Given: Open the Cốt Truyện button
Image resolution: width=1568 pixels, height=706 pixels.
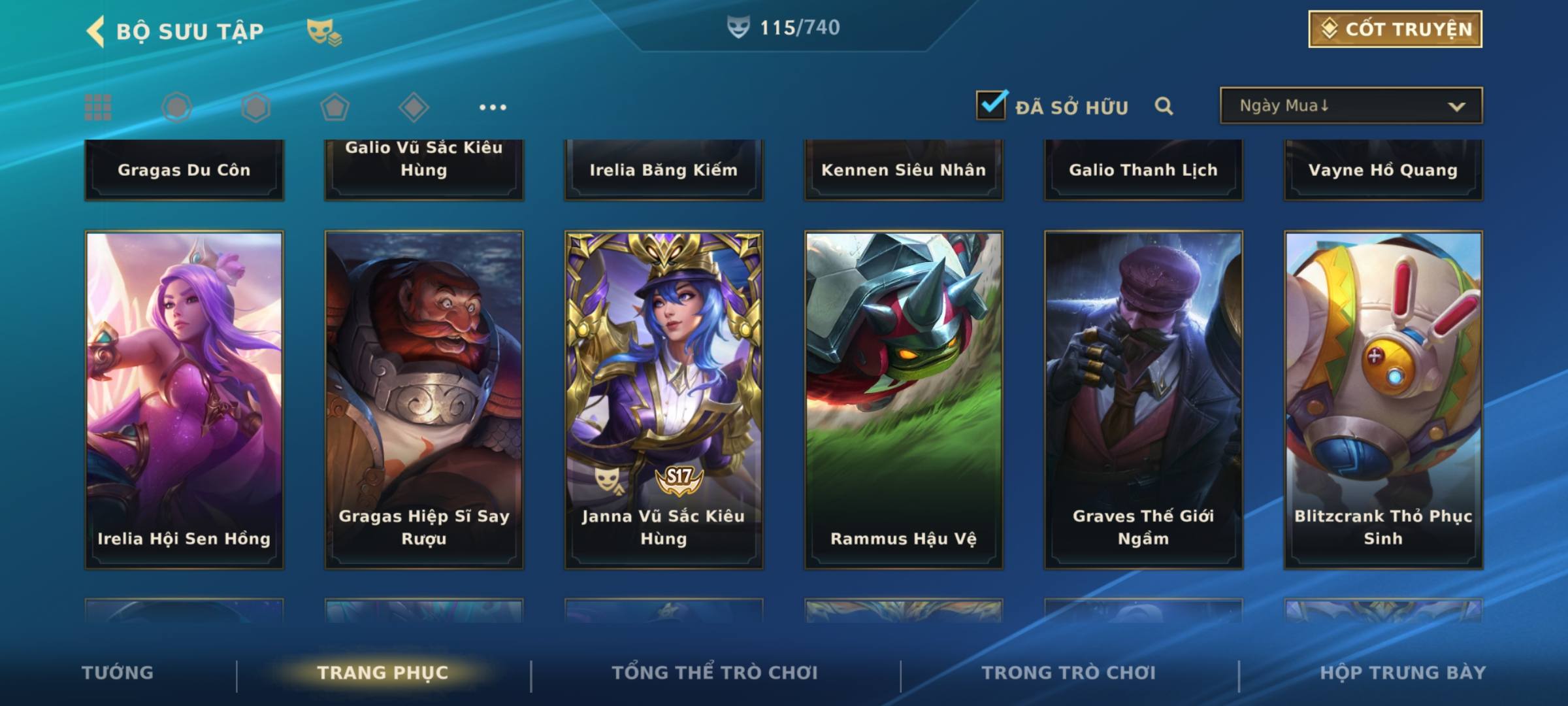Looking at the screenshot, I should pyautogui.click(x=1395, y=29).
